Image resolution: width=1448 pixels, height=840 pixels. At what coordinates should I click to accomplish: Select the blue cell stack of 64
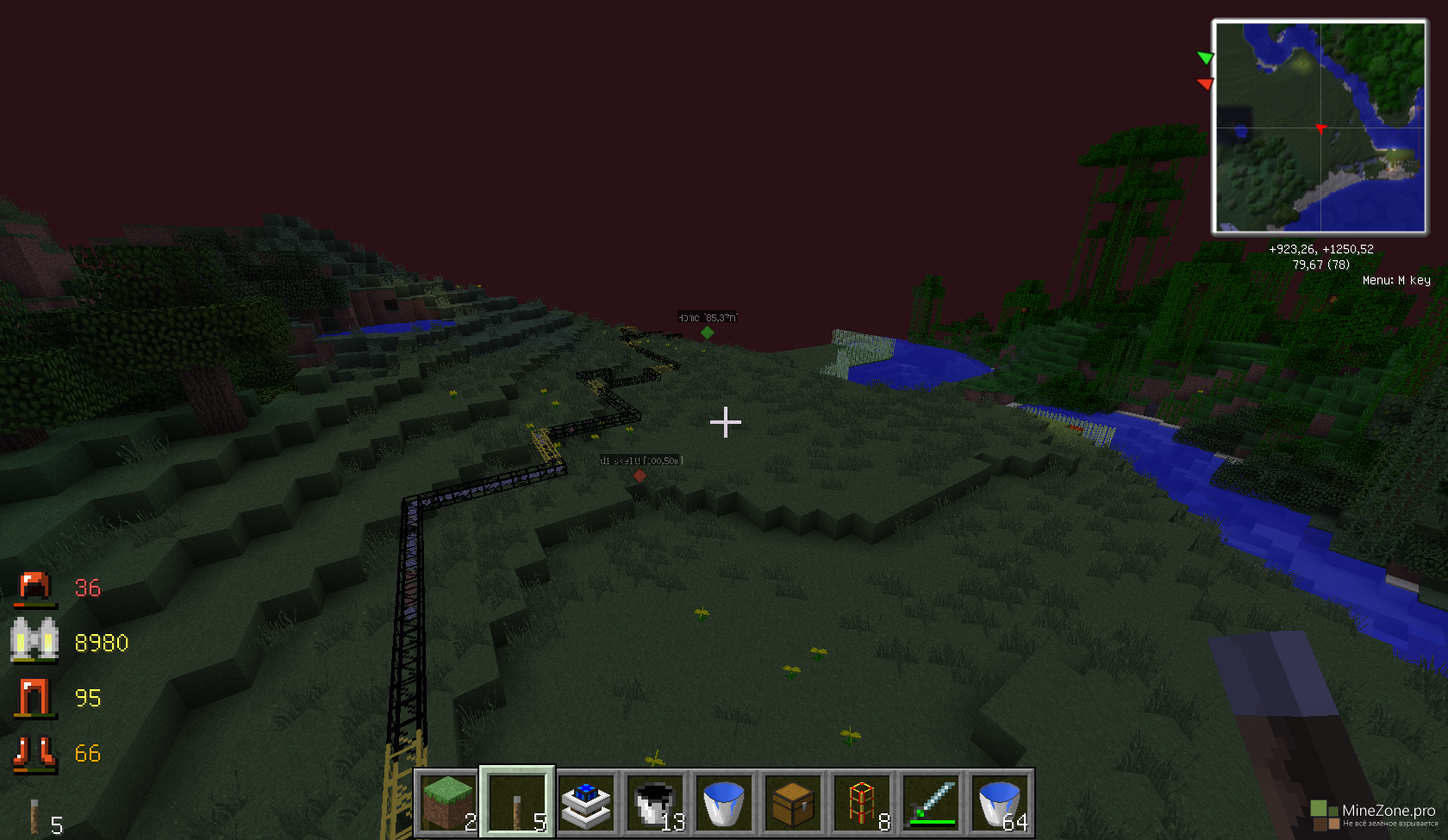click(1000, 802)
